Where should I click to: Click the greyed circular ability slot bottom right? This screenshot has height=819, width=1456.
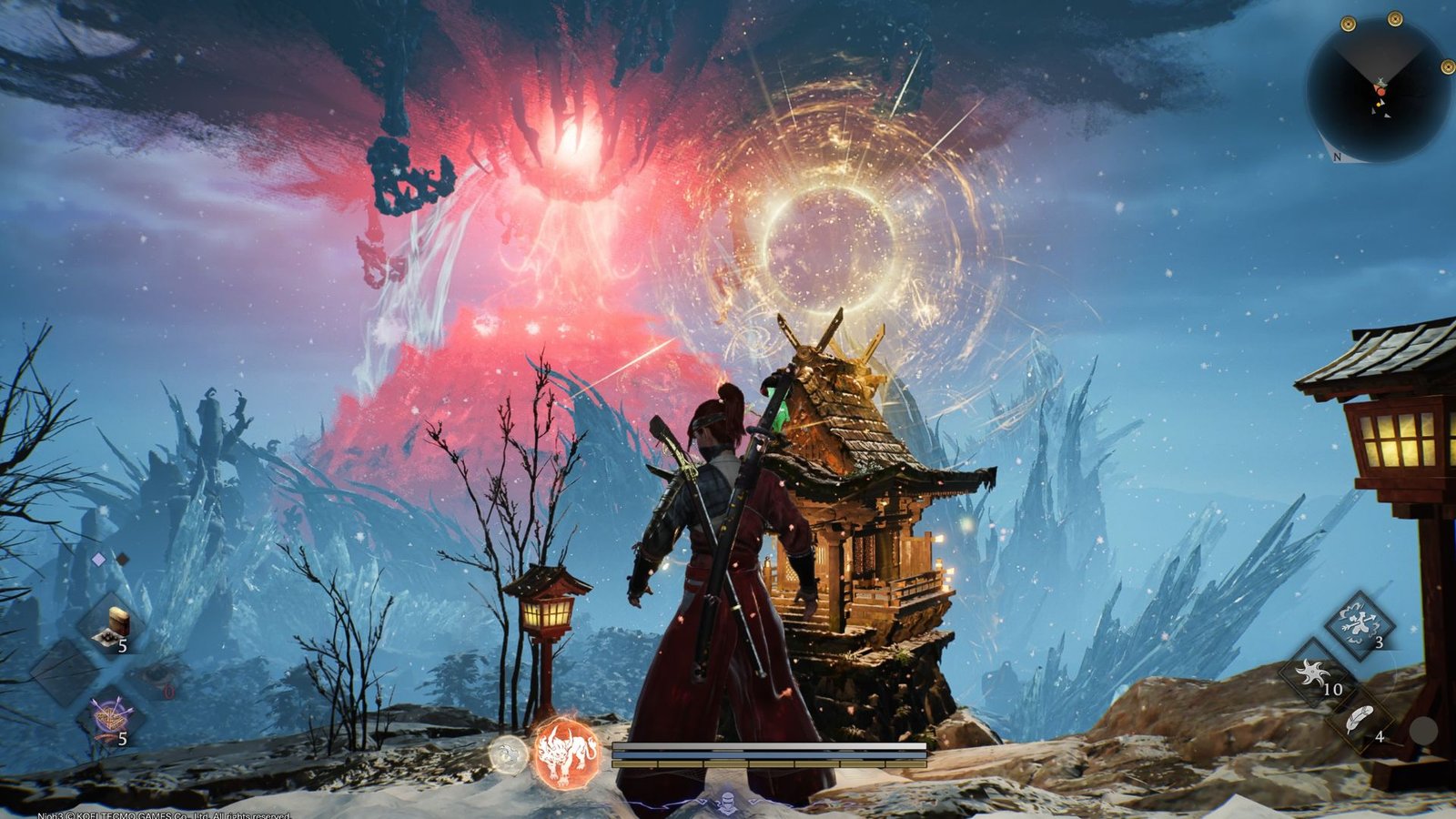tap(1424, 728)
